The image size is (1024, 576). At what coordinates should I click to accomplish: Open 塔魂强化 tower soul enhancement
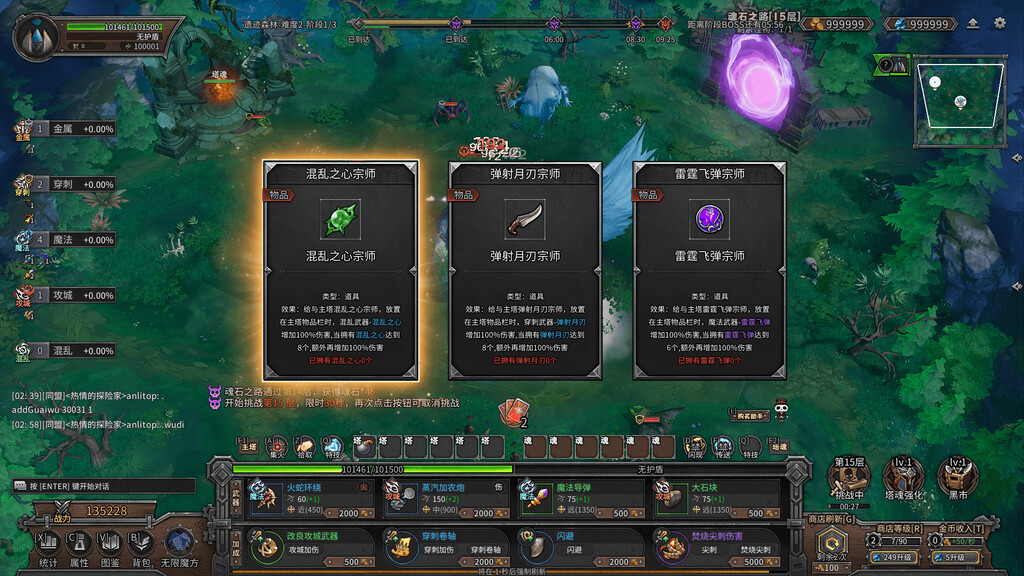coord(903,478)
